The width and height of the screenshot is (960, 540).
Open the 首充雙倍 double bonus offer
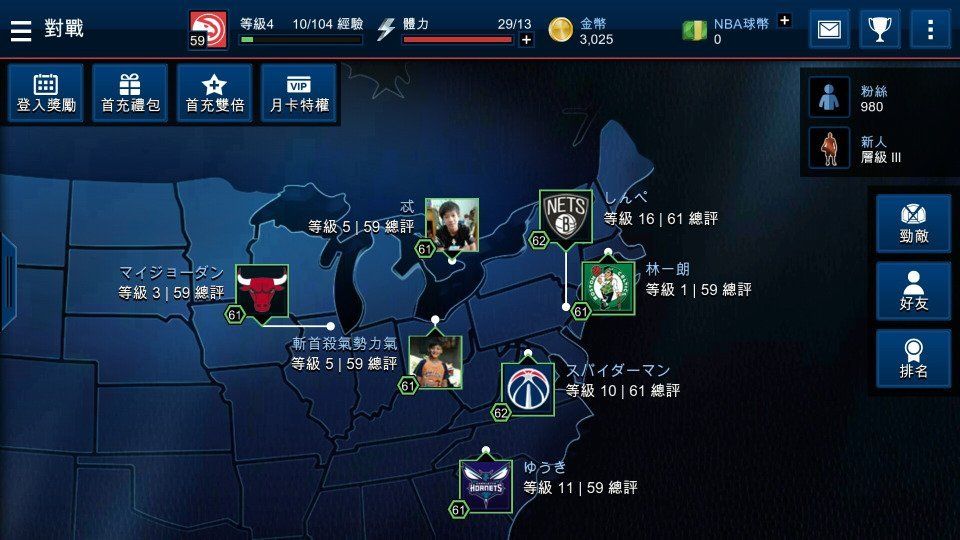coord(214,93)
